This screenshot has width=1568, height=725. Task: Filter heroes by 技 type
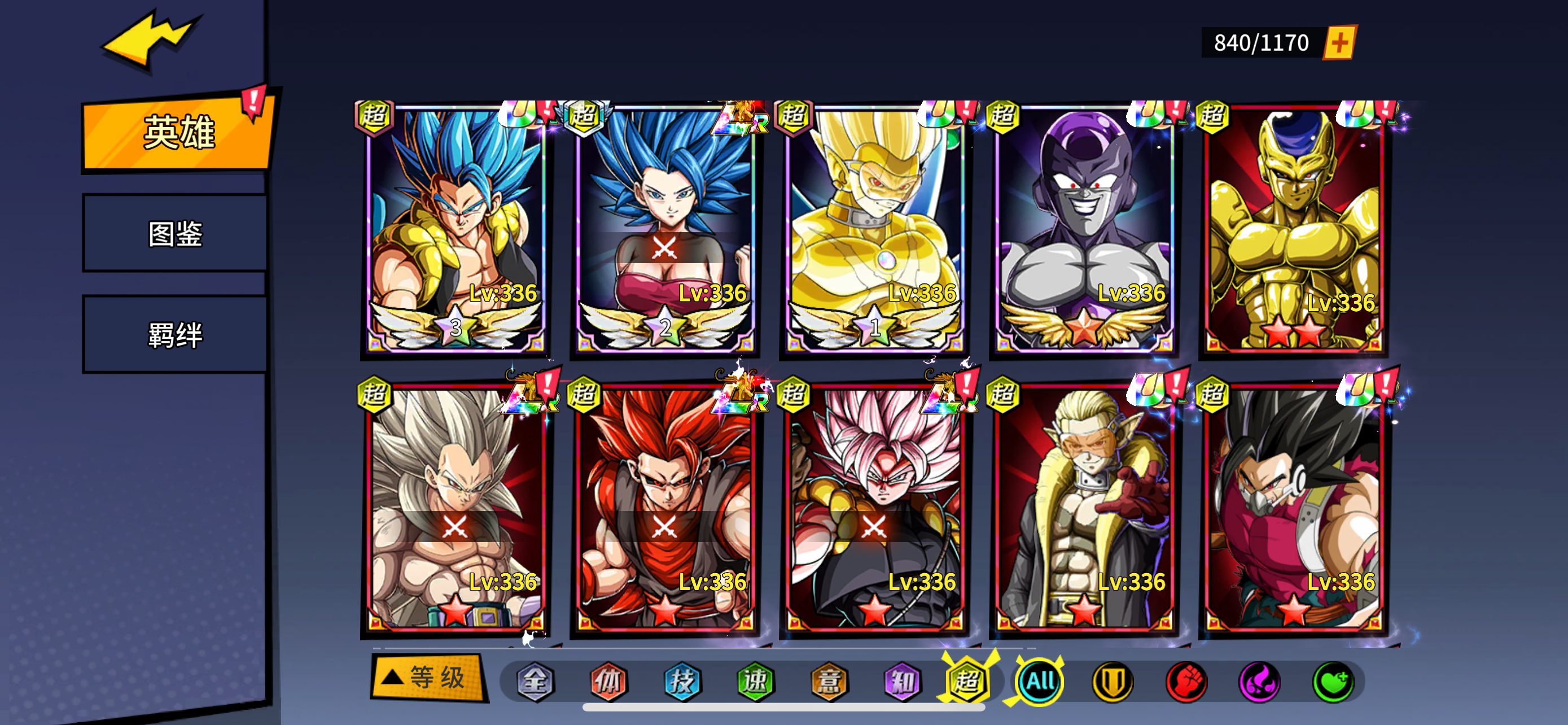click(682, 681)
